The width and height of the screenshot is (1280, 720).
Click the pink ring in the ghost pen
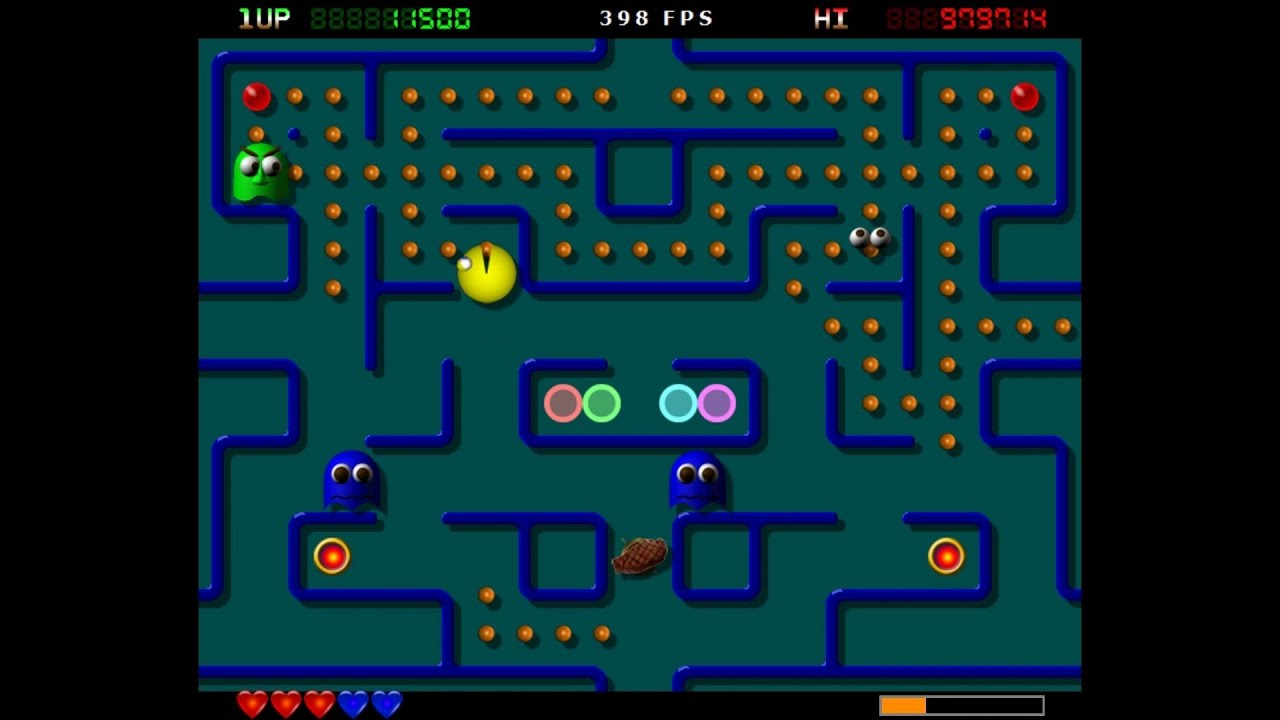tap(716, 403)
